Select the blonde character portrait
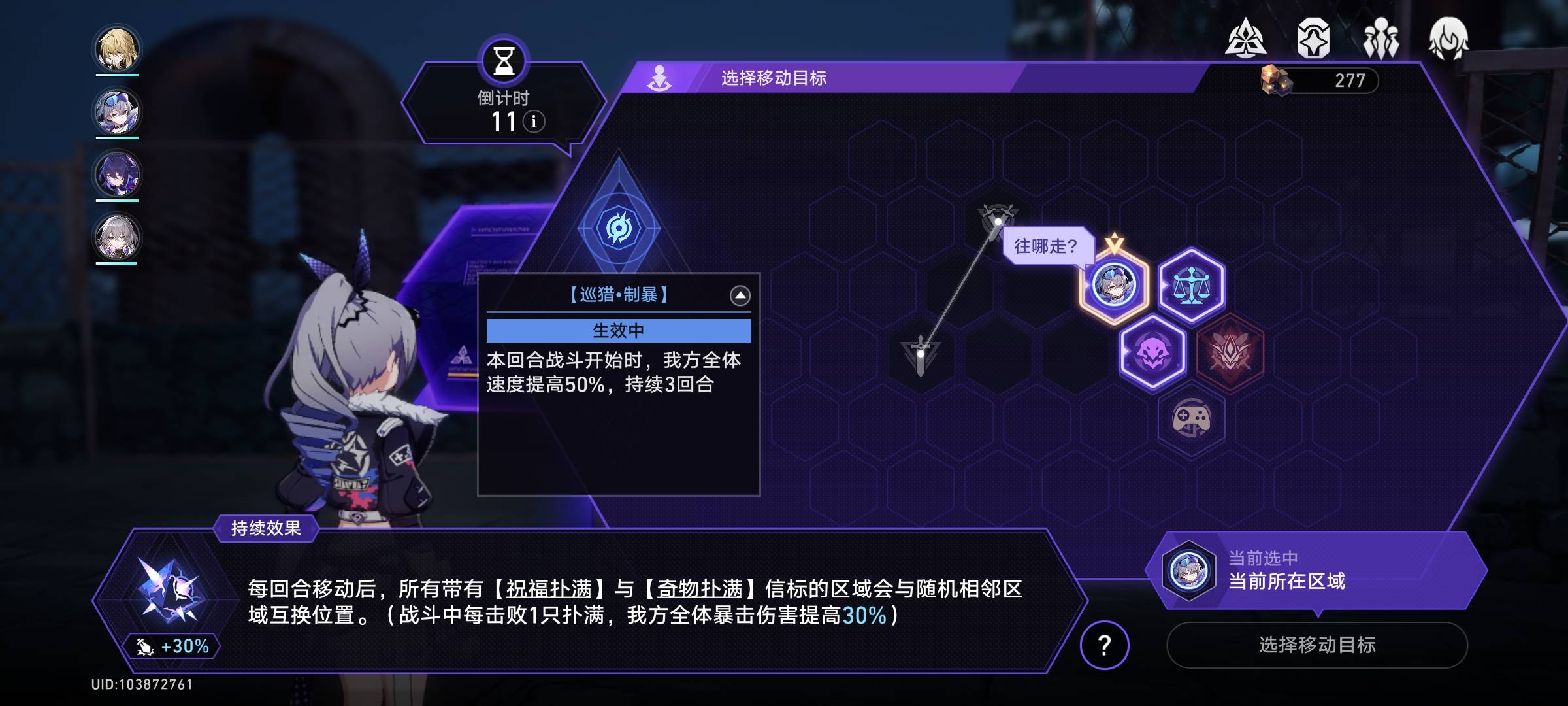 coord(117,49)
